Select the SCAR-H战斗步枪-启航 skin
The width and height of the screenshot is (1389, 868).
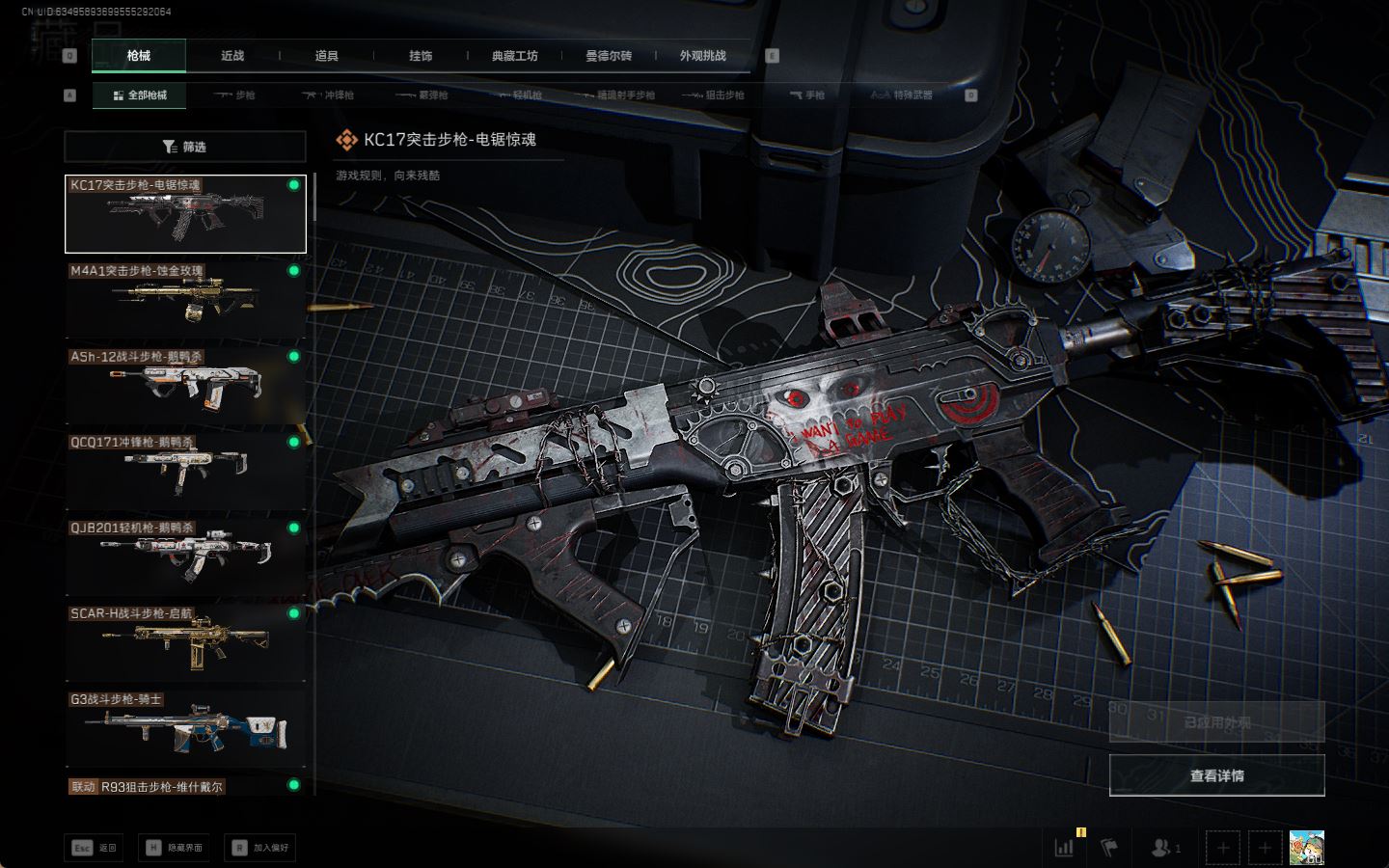point(185,641)
